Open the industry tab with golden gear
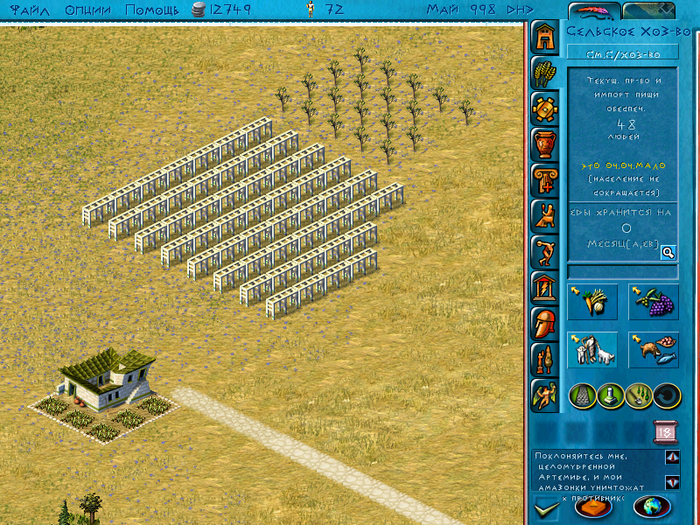The height and width of the screenshot is (525, 700). 544,108
